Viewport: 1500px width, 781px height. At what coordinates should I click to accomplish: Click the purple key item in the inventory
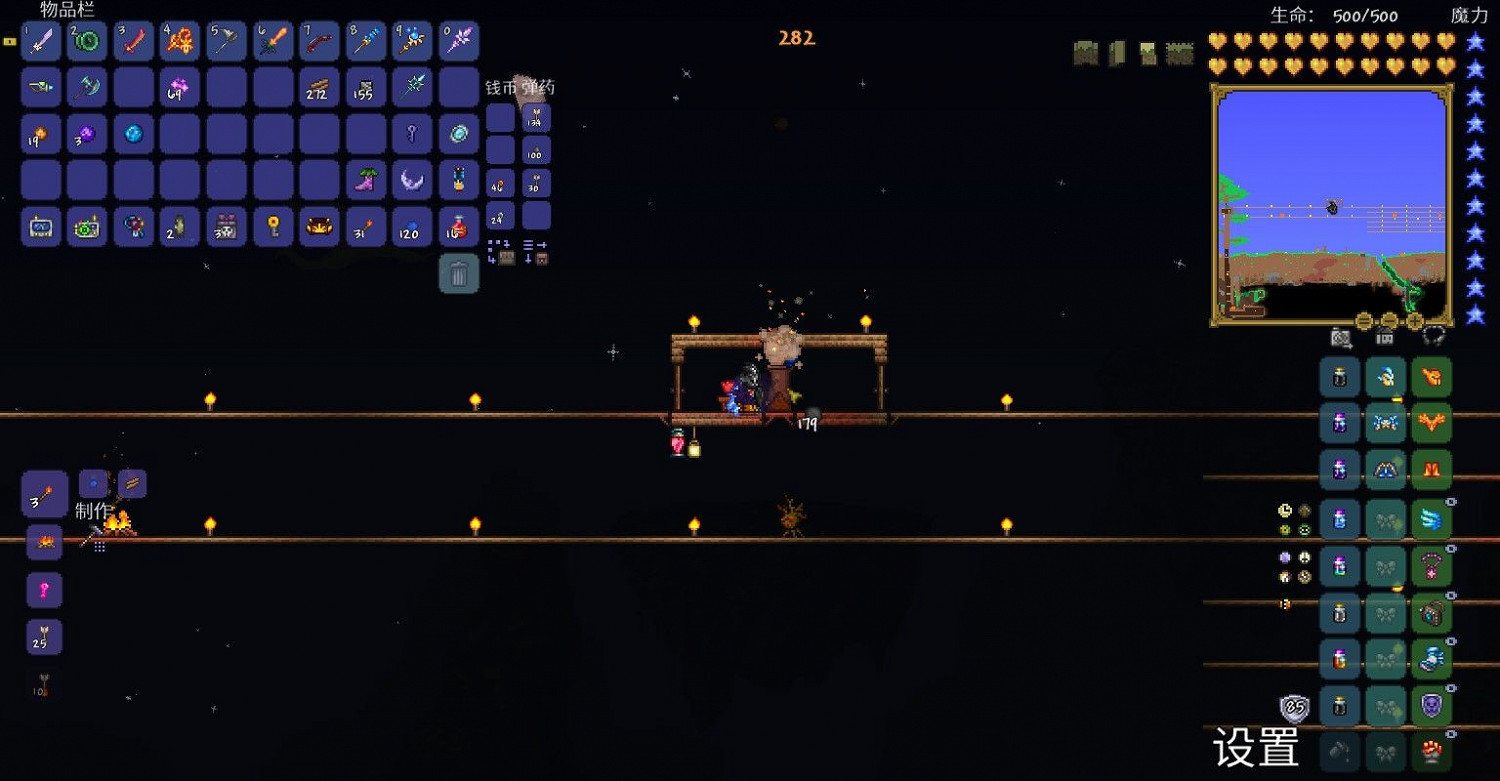412,132
